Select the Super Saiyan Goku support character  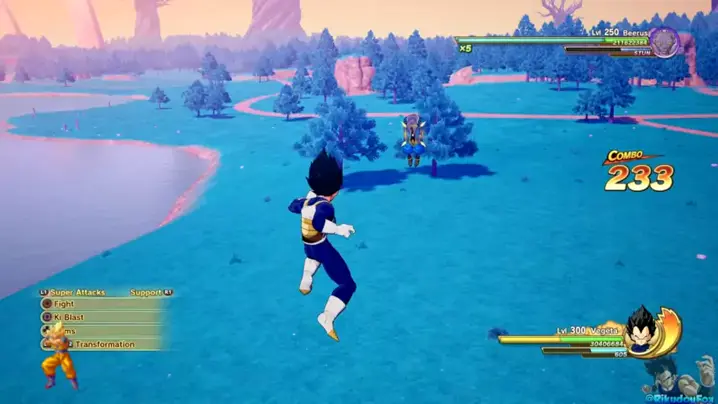59,358
